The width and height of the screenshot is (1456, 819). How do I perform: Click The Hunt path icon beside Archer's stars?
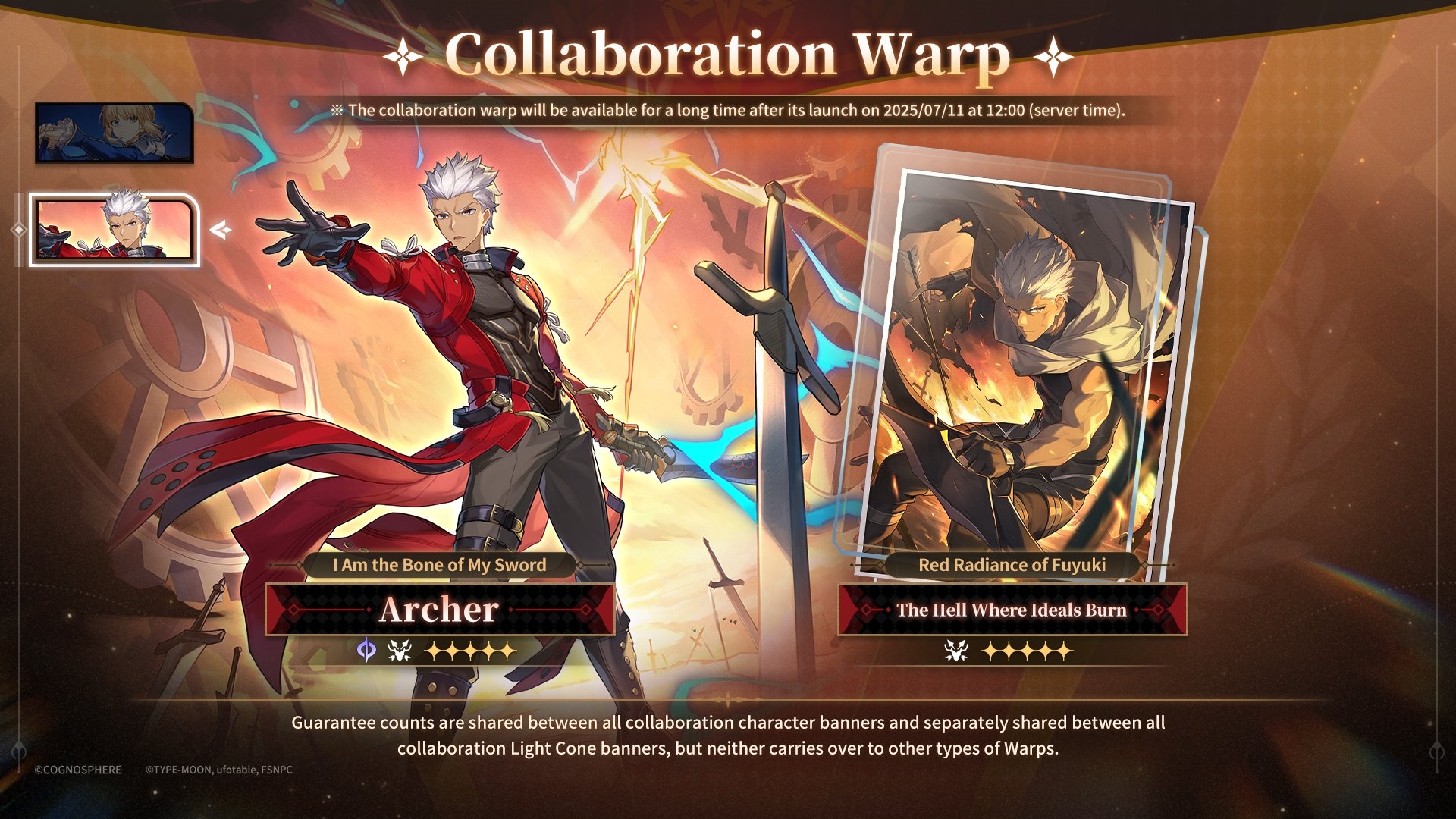click(x=398, y=650)
